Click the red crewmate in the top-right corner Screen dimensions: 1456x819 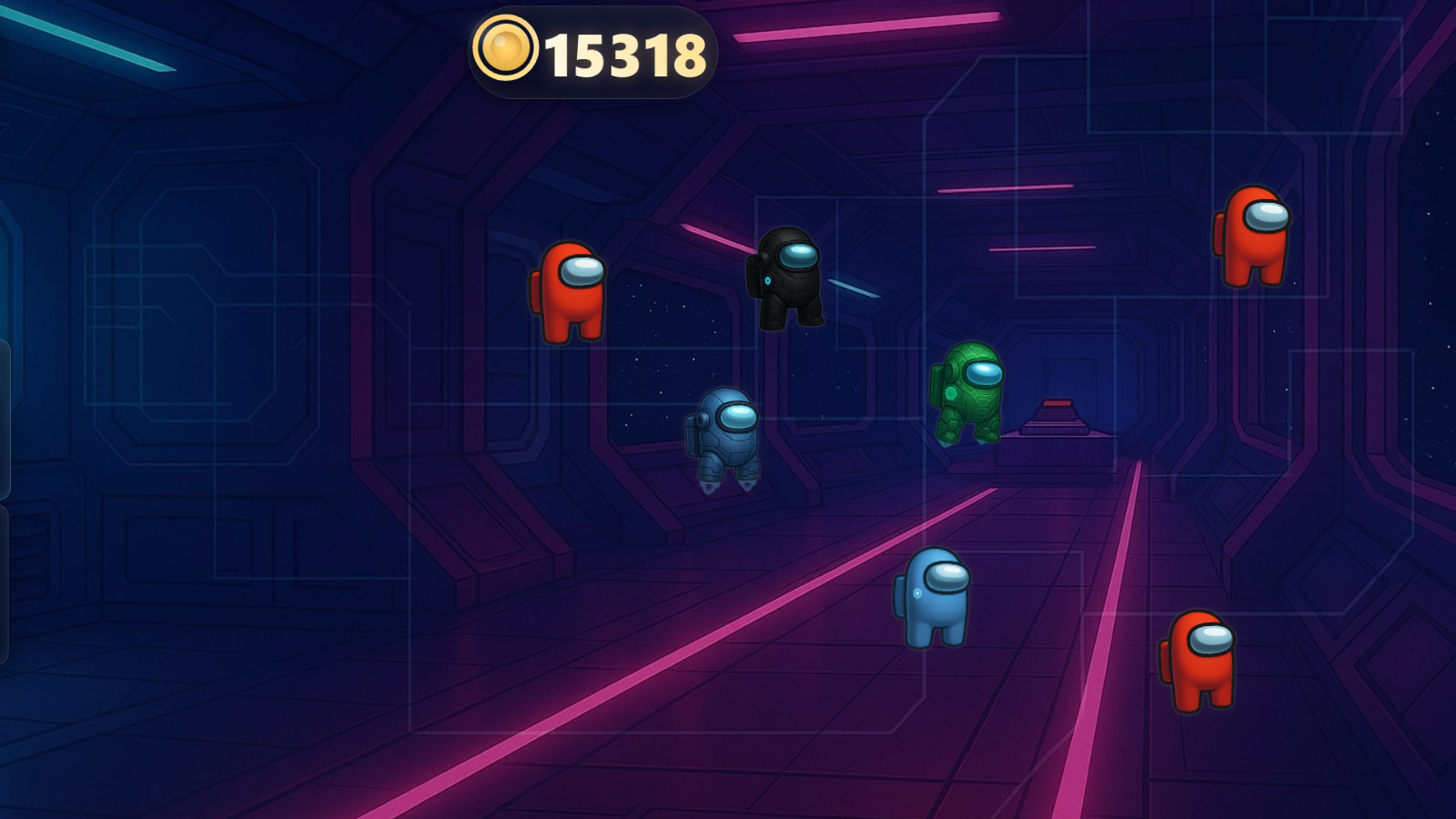point(1252,237)
